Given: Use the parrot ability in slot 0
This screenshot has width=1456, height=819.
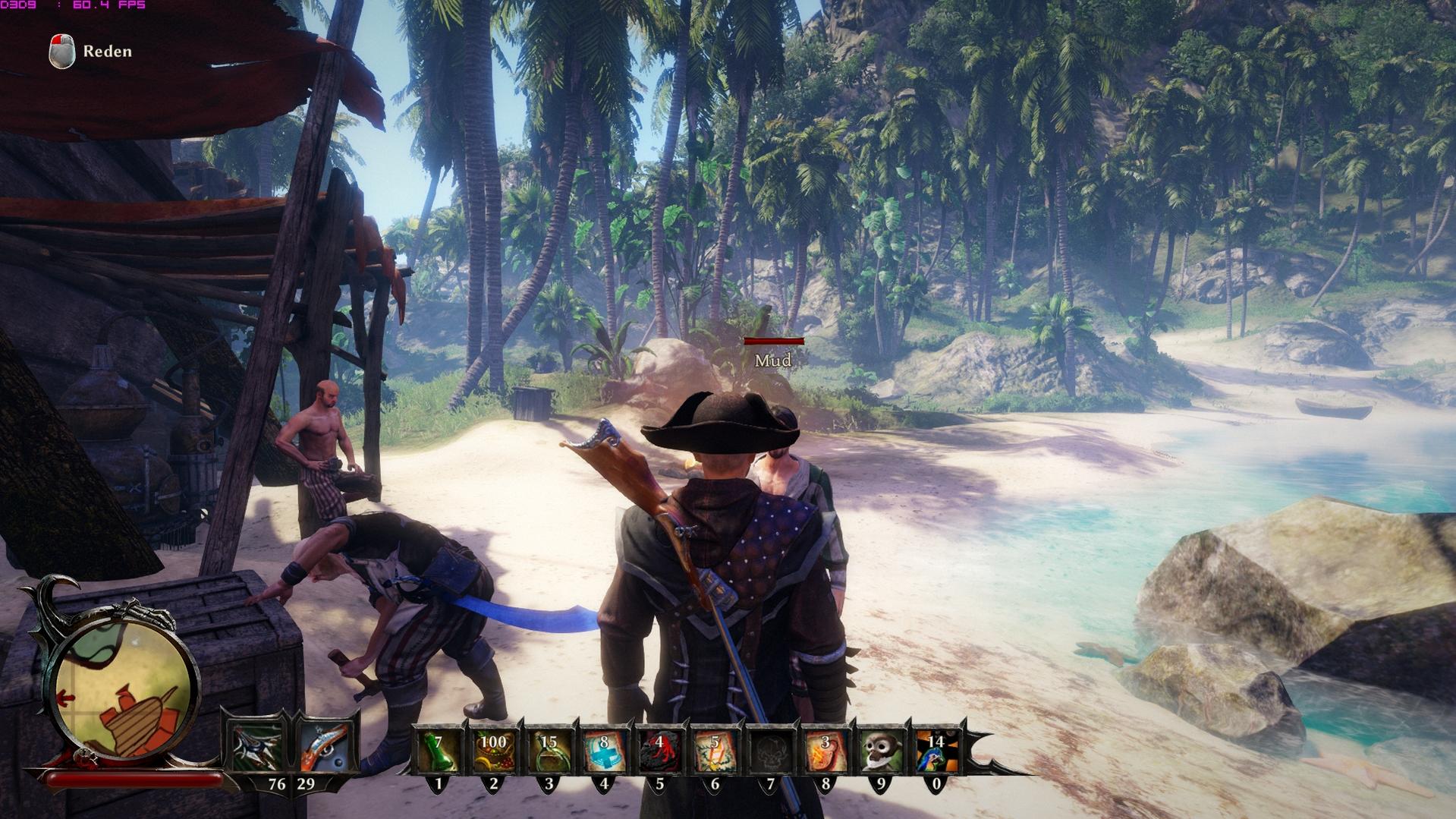Looking at the screenshot, I should pos(936,750).
